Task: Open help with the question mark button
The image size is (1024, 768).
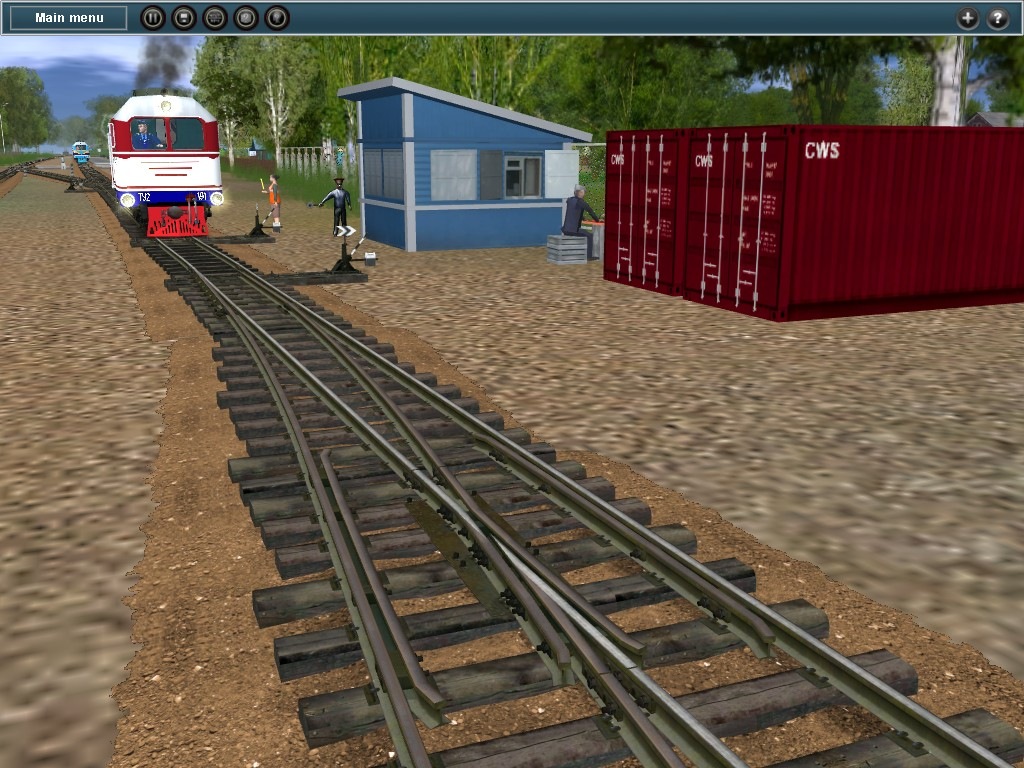Action: [998, 18]
